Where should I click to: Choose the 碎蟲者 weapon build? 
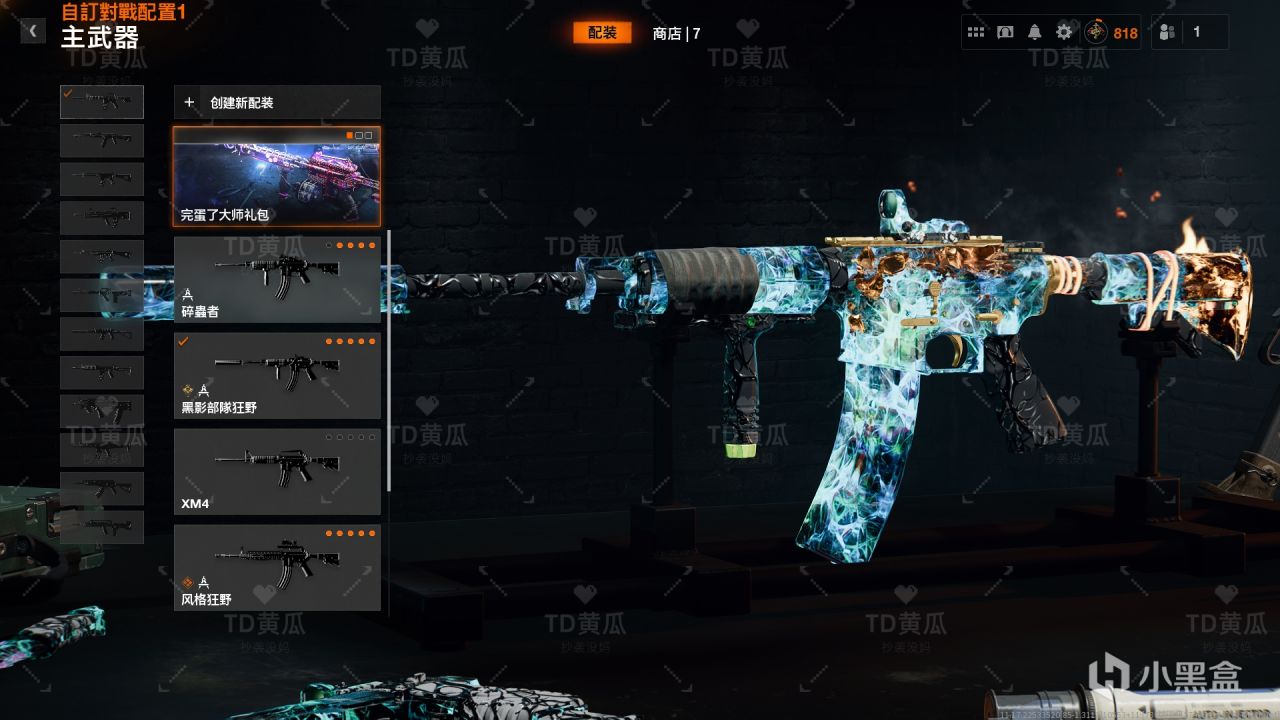pyautogui.click(x=277, y=279)
